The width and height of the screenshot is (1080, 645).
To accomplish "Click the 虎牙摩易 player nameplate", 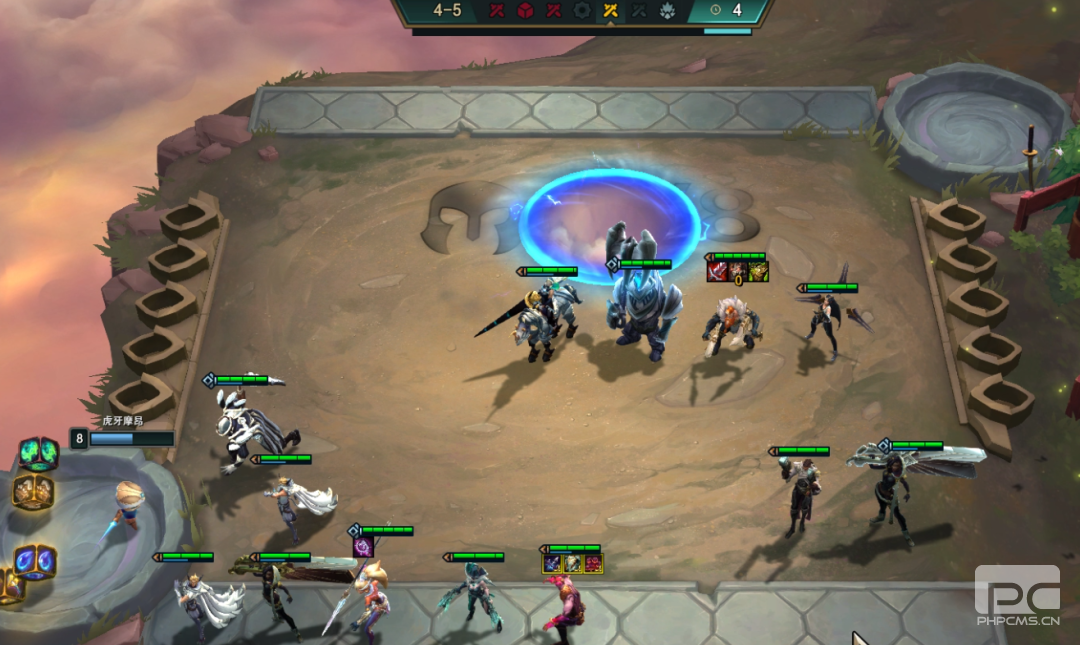I will pyautogui.click(x=122, y=421).
